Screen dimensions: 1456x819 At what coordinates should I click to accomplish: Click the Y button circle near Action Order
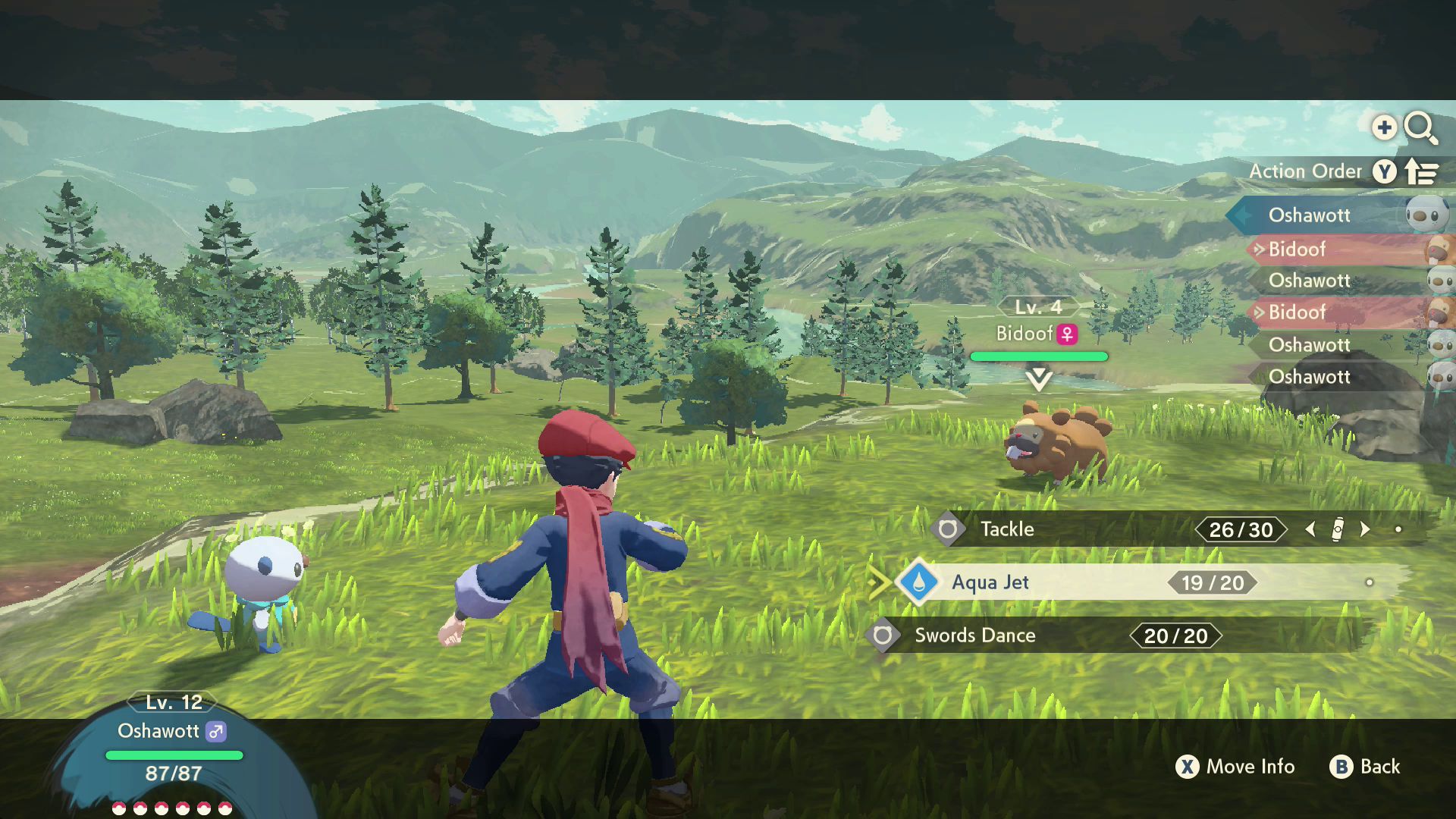pos(1385,172)
